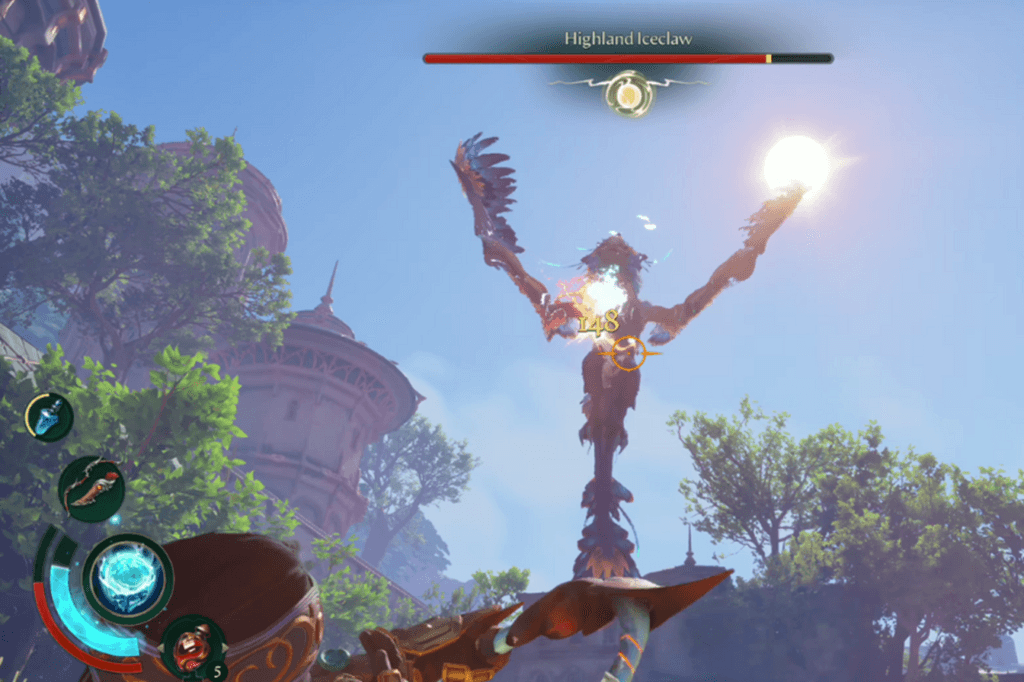
Task: Use the red health potion slot
Action: [192, 645]
